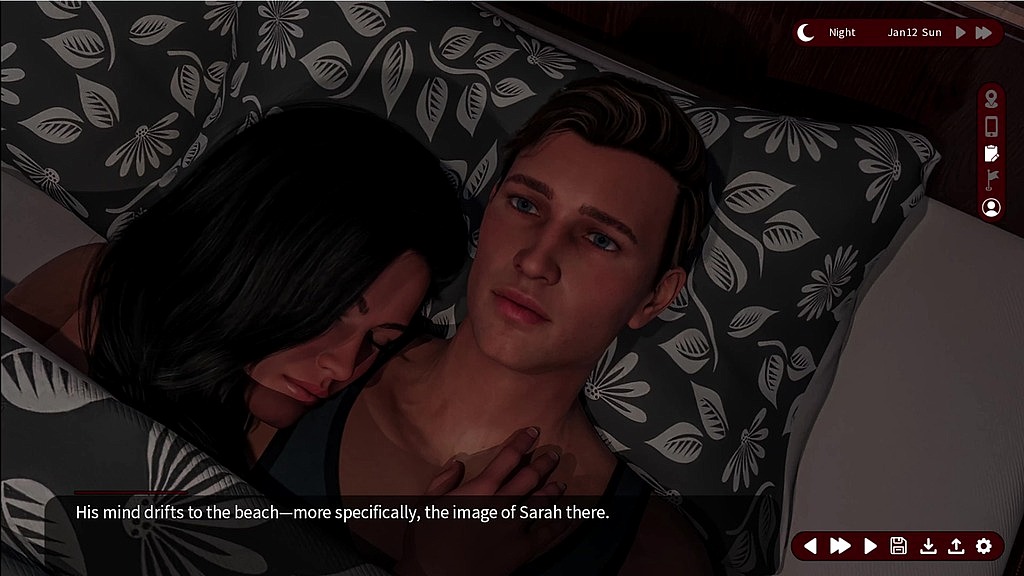Click the download-arrow quick save icon
The width and height of the screenshot is (1024, 576).
pos(928,546)
